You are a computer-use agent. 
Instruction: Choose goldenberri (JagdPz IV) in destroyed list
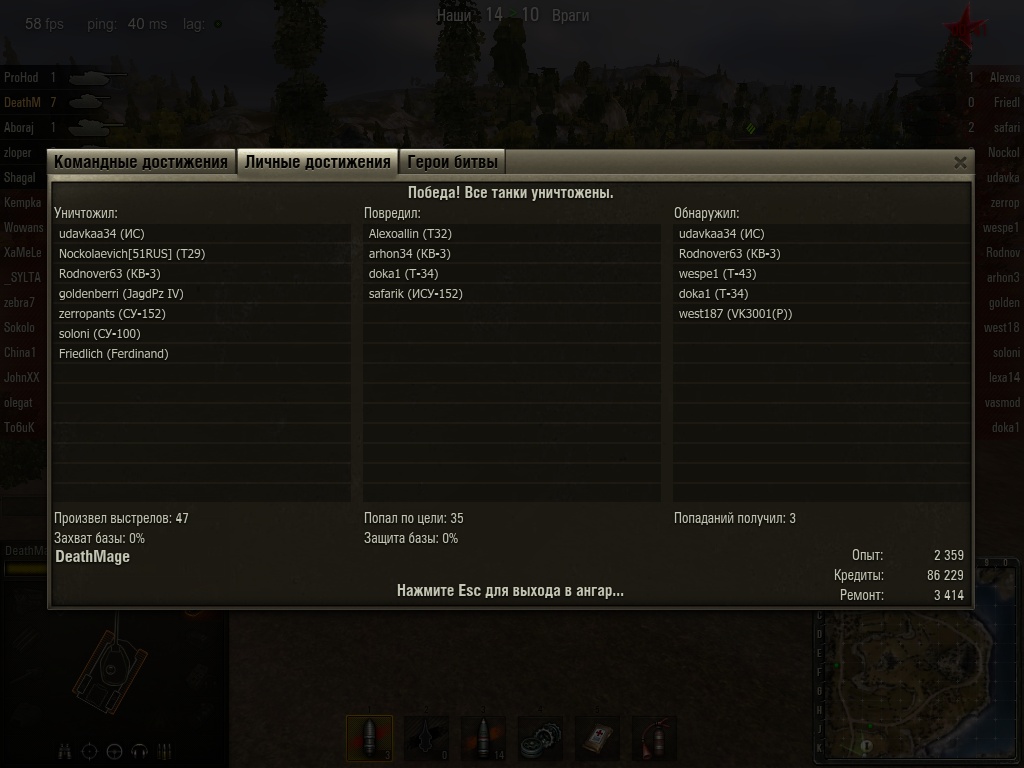pos(121,294)
